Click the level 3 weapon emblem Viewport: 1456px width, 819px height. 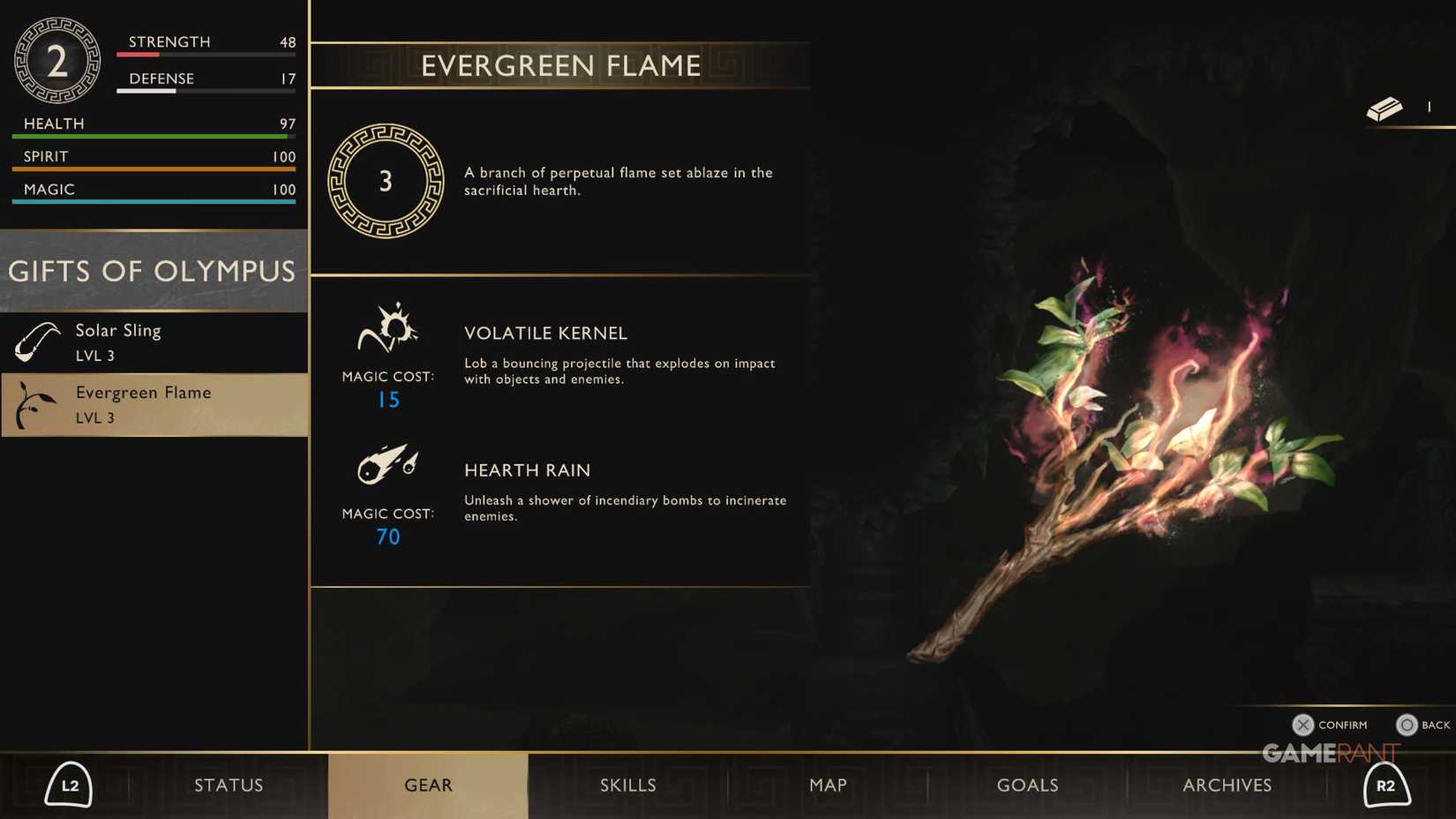(x=385, y=182)
